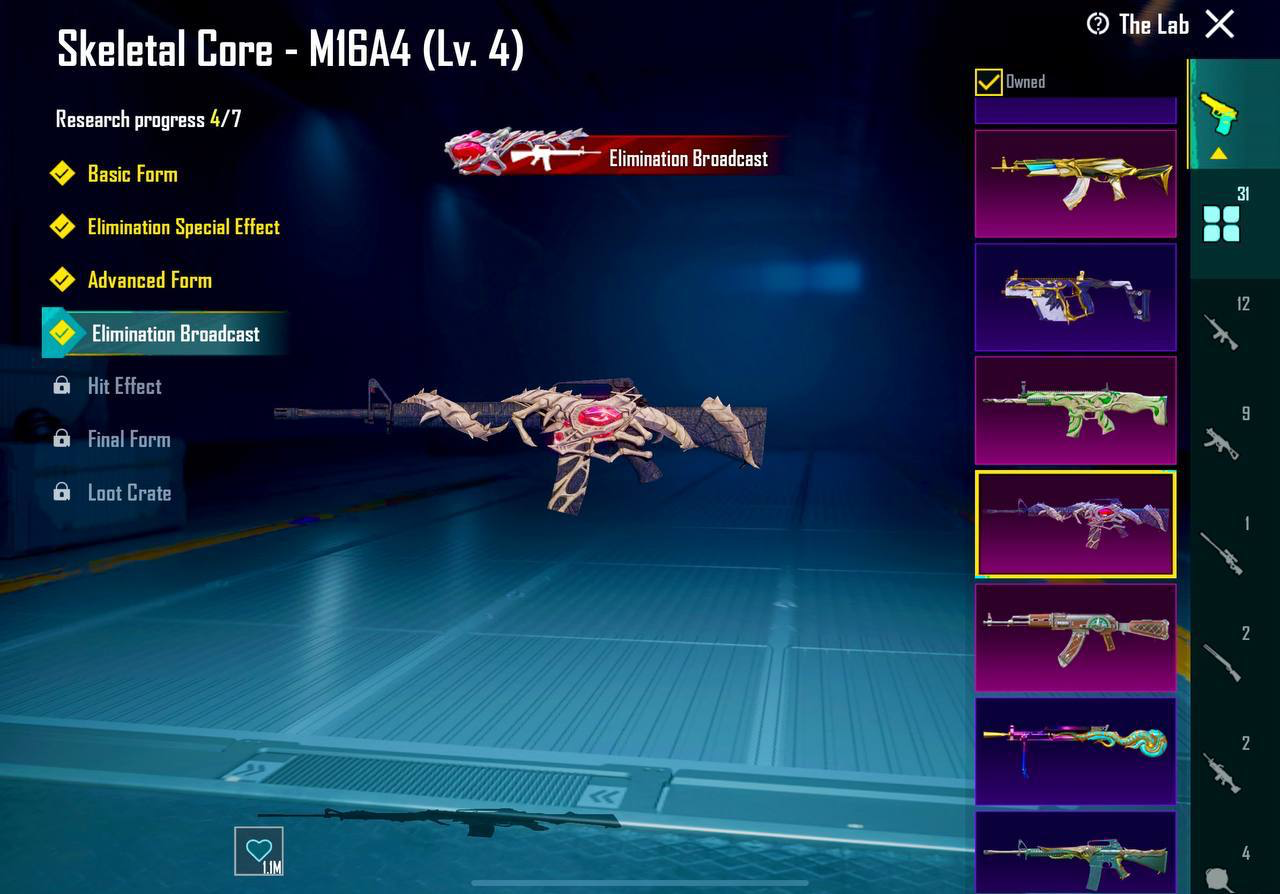Select the Basic Form research stage
The height and width of the screenshot is (894, 1280).
pos(132,174)
